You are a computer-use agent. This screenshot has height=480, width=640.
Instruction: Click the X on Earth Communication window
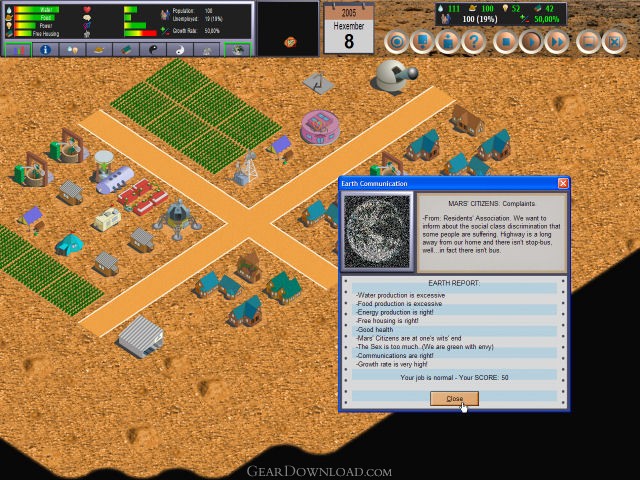pyautogui.click(x=563, y=184)
